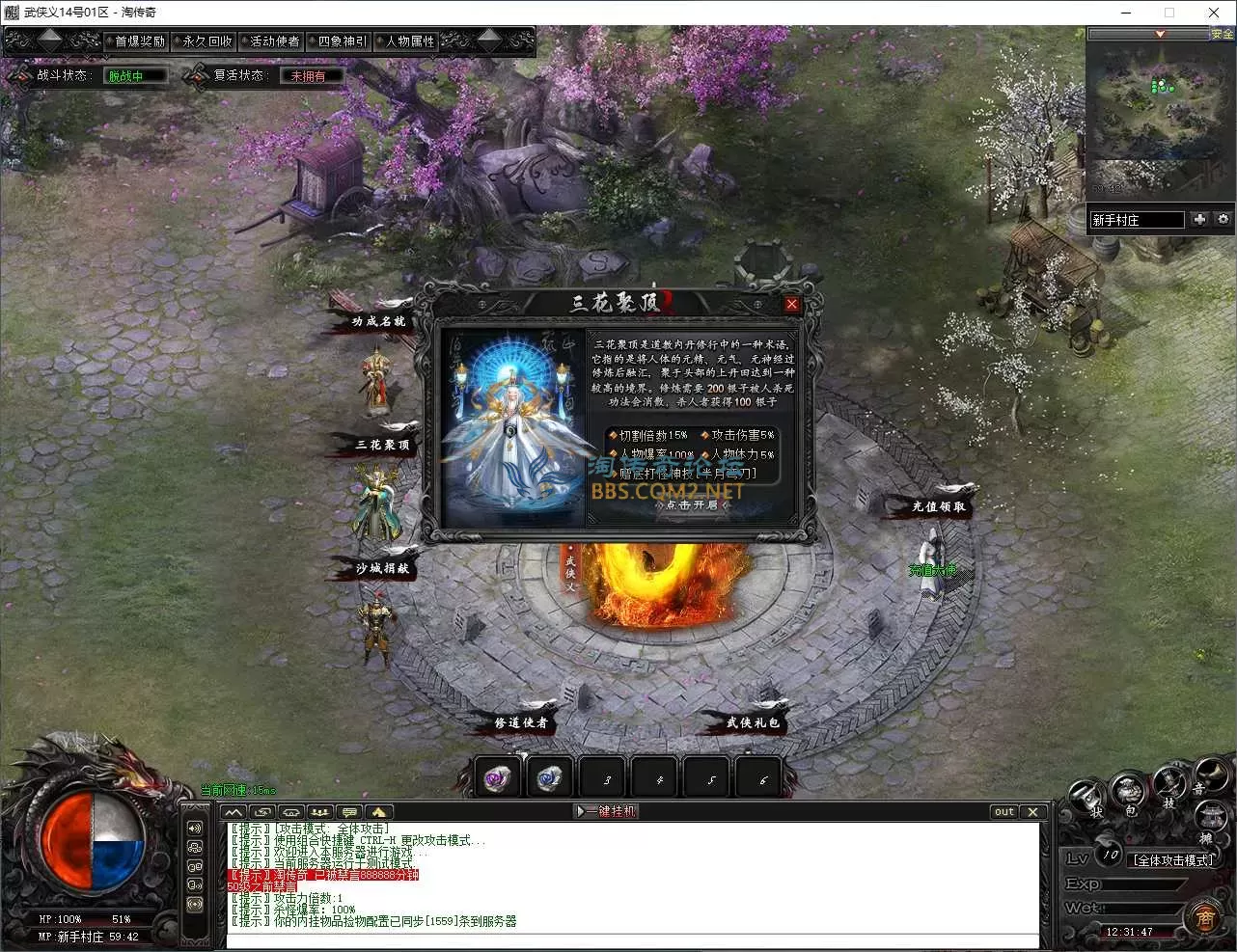
Task: Maximize the game window
Action: pyautogui.click(x=1169, y=13)
